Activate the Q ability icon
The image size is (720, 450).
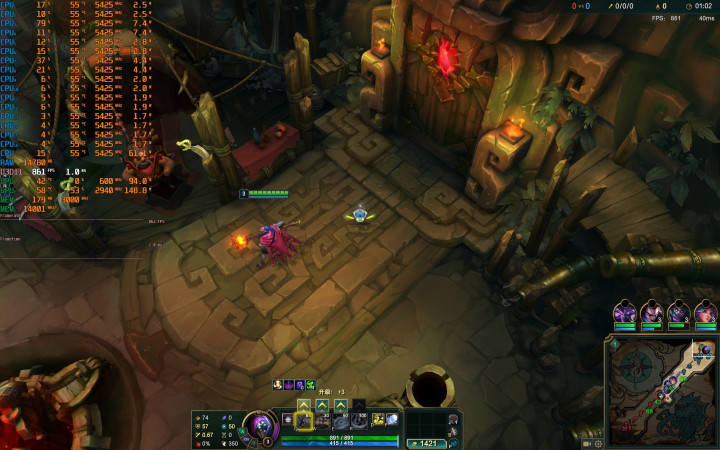pyautogui.click(x=304, y=421)
